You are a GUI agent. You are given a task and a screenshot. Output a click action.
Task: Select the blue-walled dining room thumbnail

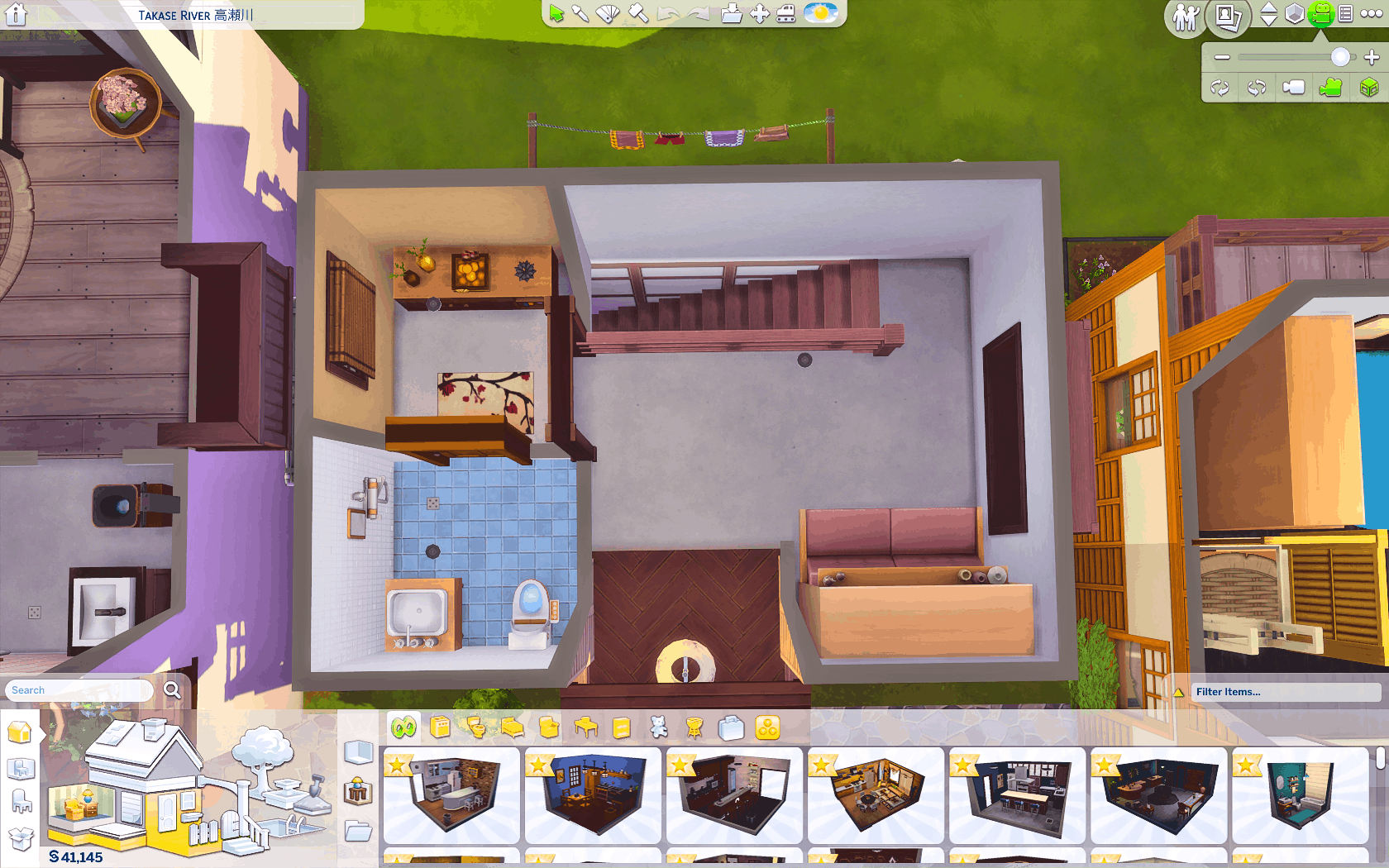tap(592, 794)
